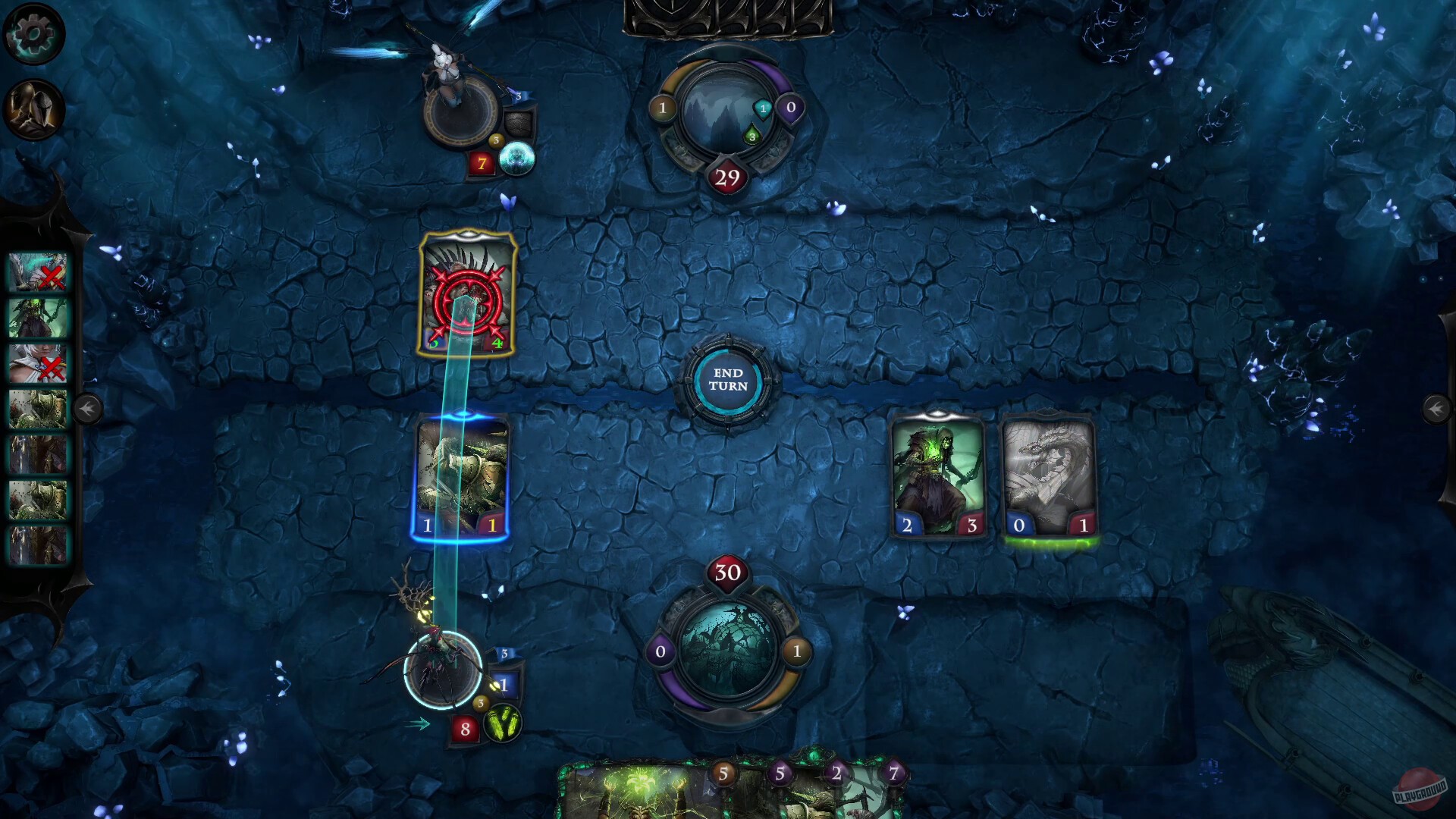Open the settings gear menu
The image size is (1456, 819).
coord(33,33)
